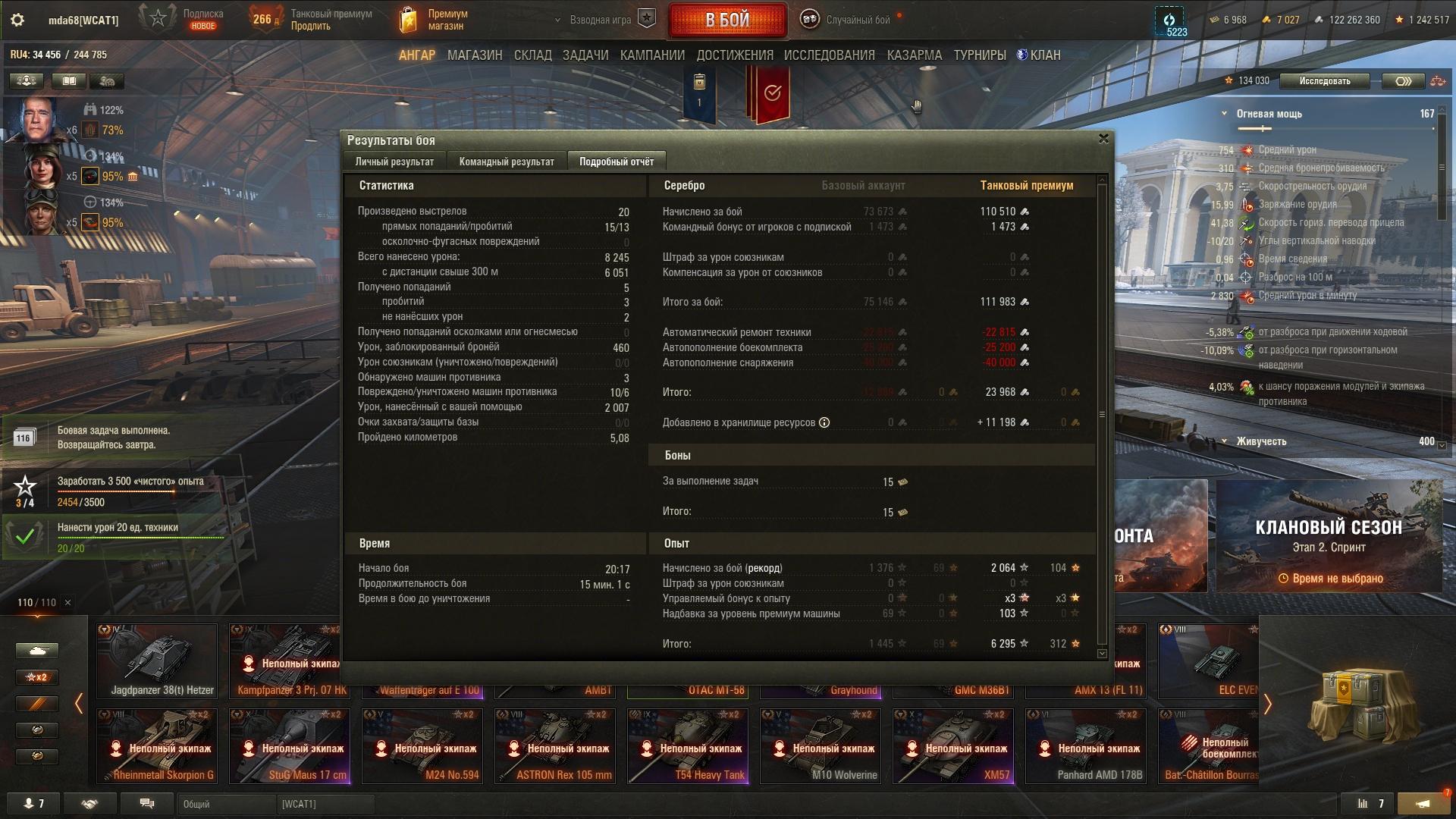Choose the T54 Heavy Tank in carousel
Image resolution: width=1456 pixels, height=819 pixels.
click(687, 745)
